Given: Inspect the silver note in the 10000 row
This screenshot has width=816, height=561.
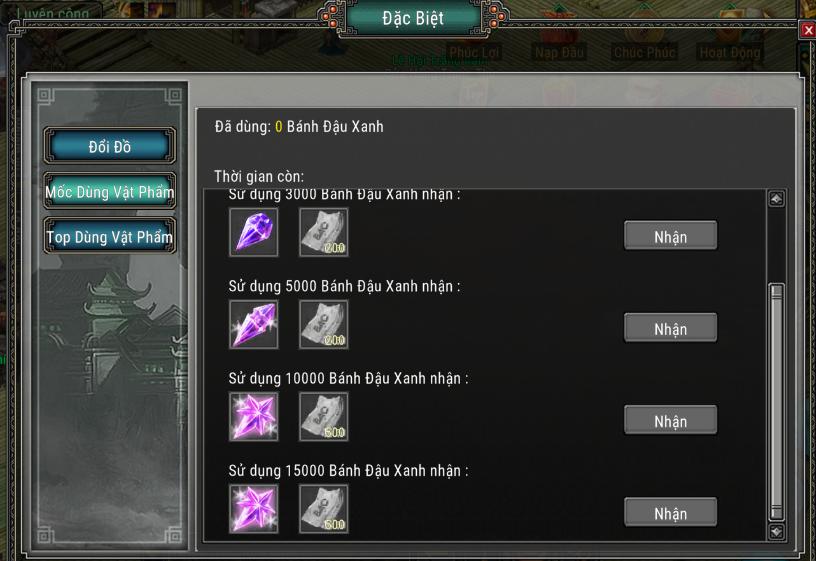Looking at the screenshot, I should (x=324, y=417).
